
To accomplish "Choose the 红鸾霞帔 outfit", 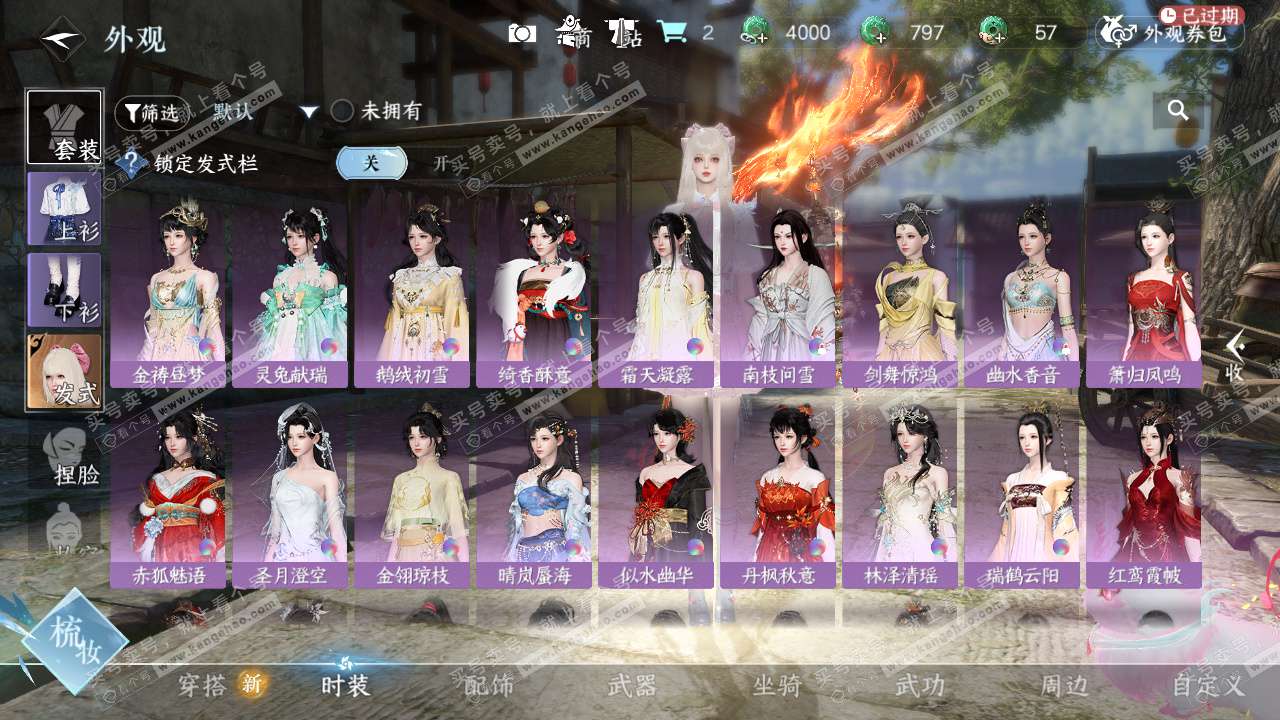I will point(1144,490).
